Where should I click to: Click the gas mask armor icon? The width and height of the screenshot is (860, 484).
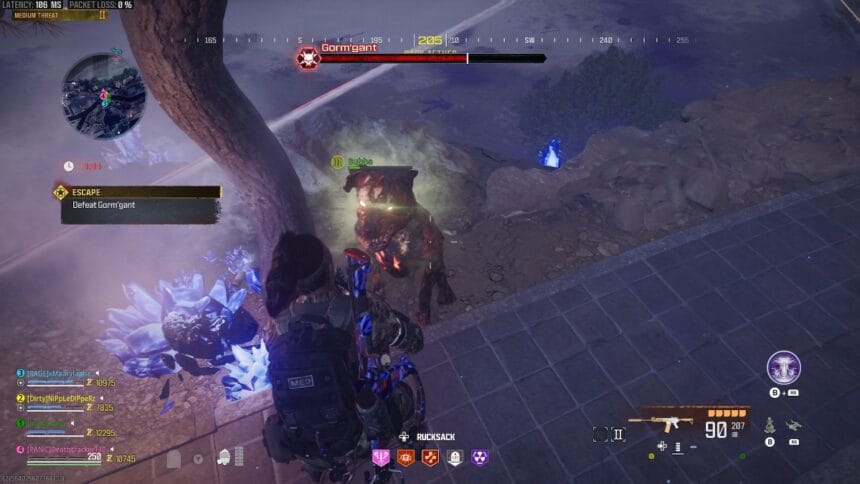click(x=224, y=458)
